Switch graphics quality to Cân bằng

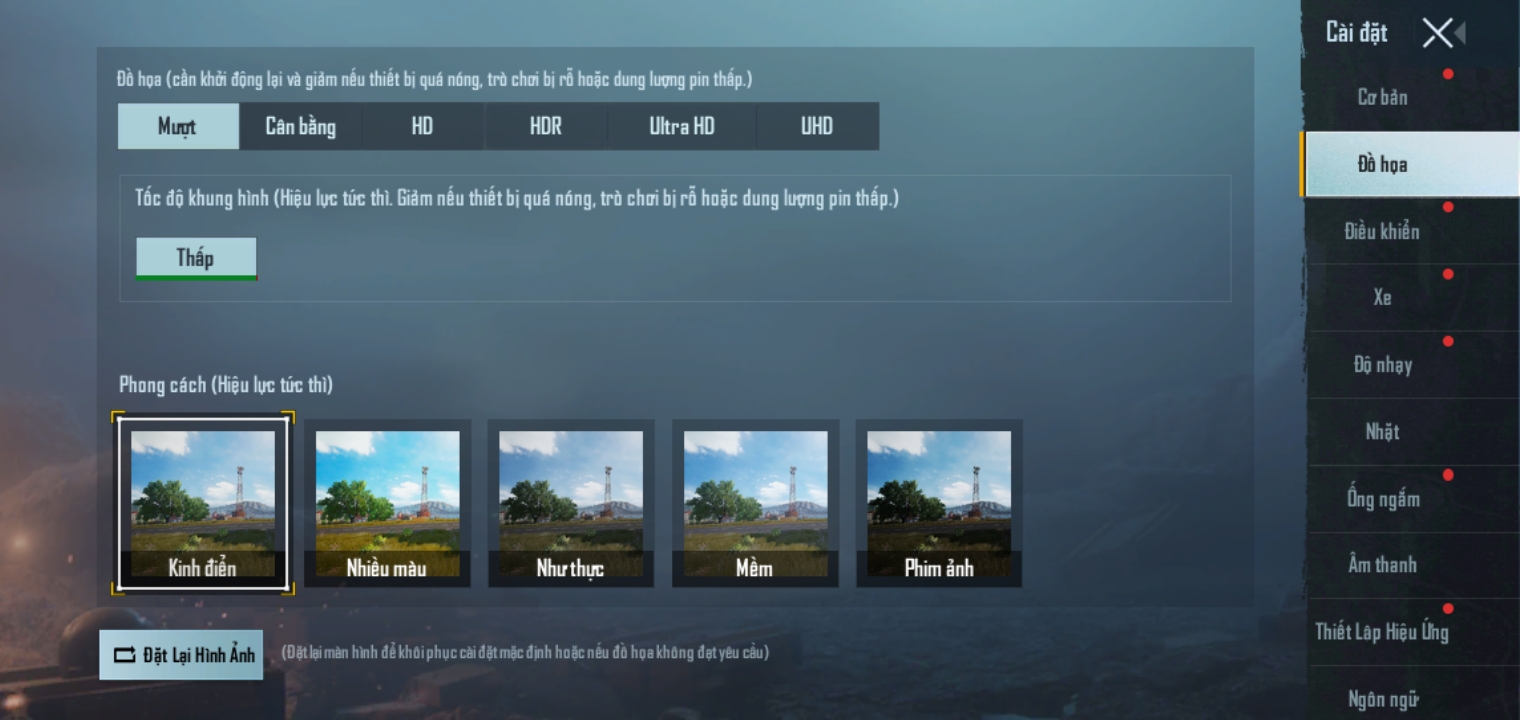(300, 126)
